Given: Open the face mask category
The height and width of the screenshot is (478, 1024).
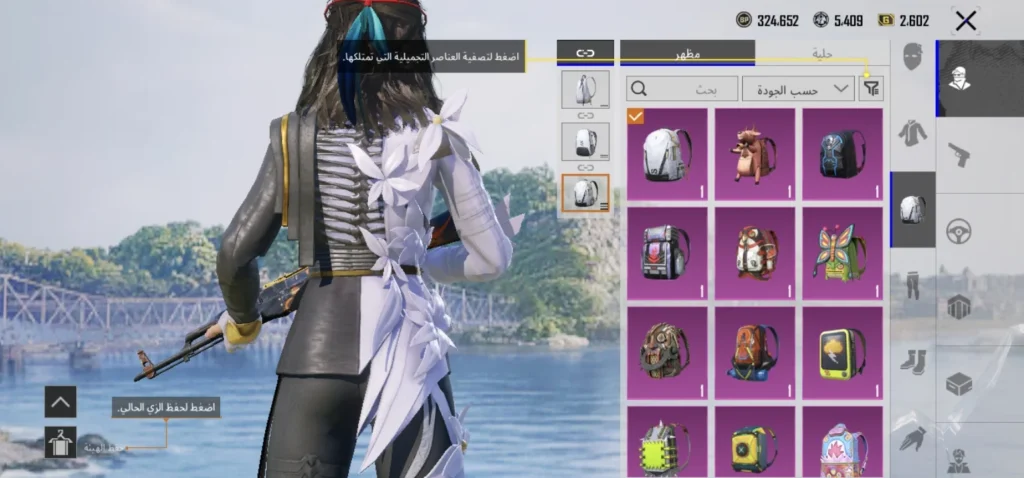Looking at the screenshot, I should [912, 58].
